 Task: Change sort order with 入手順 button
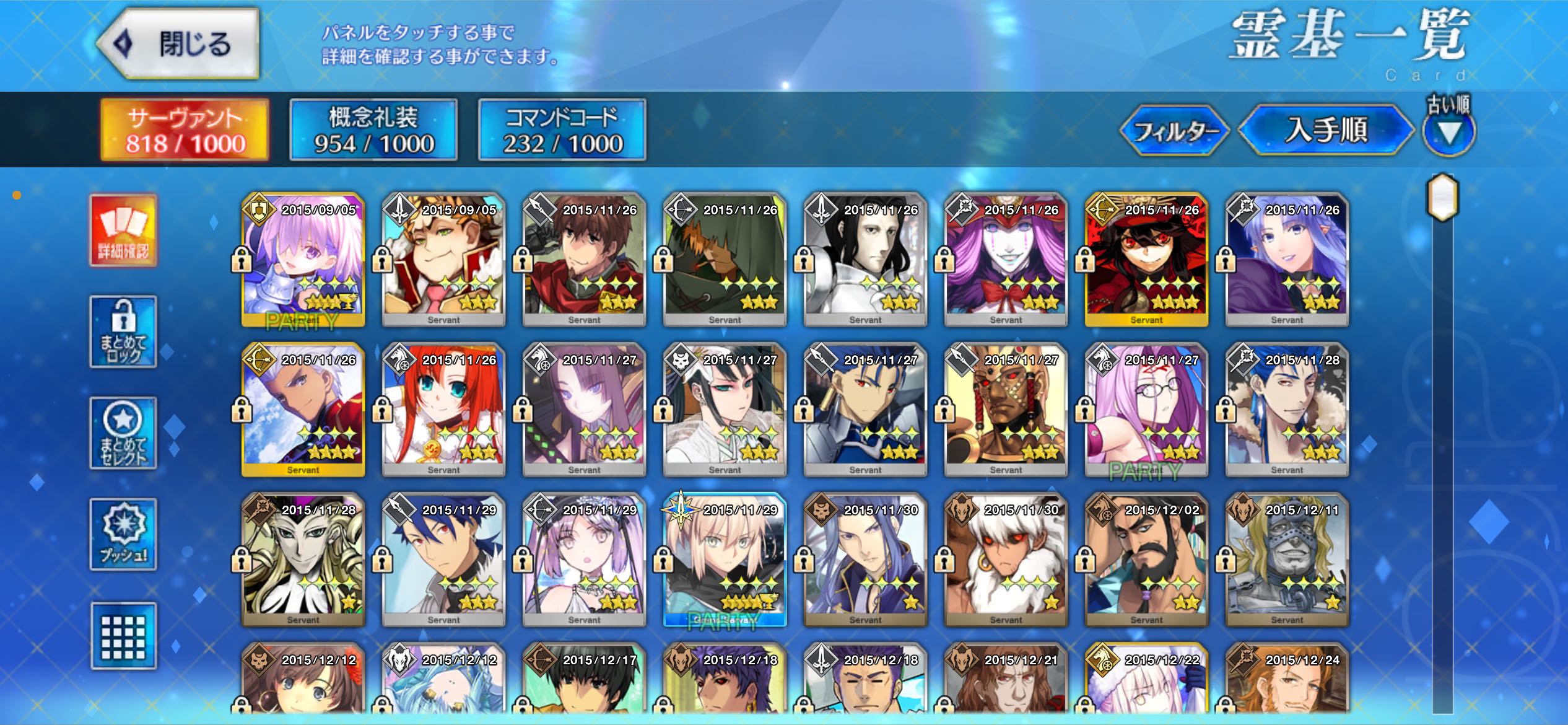pos(1325,131)
